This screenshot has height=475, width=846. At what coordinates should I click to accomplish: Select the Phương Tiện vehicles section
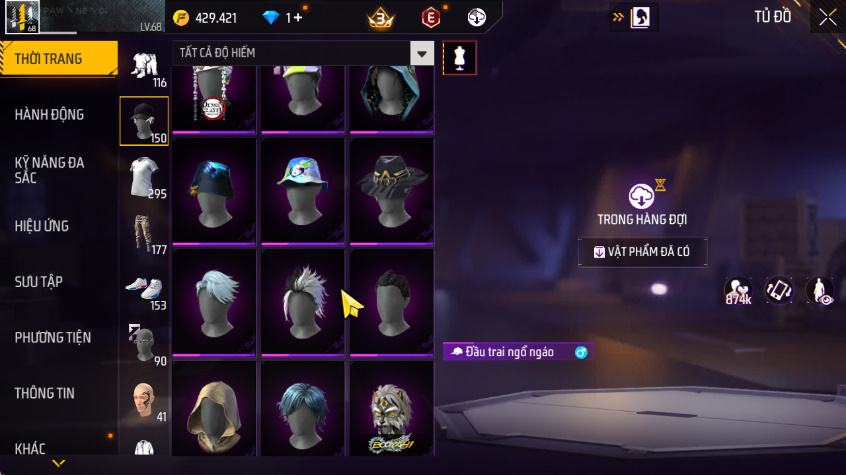click(x=52, y=338)
